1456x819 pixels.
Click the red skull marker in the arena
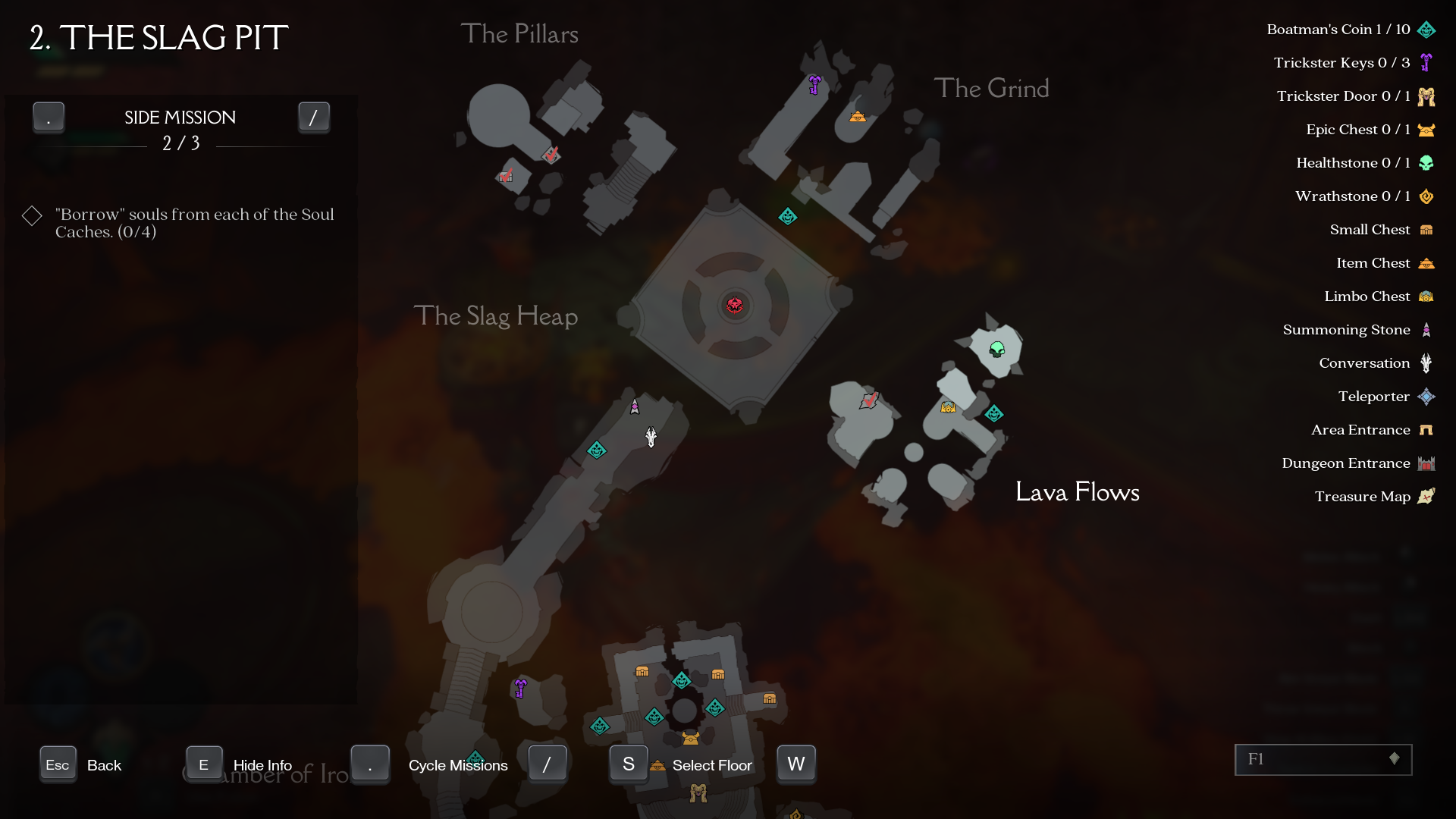(734, 305)
